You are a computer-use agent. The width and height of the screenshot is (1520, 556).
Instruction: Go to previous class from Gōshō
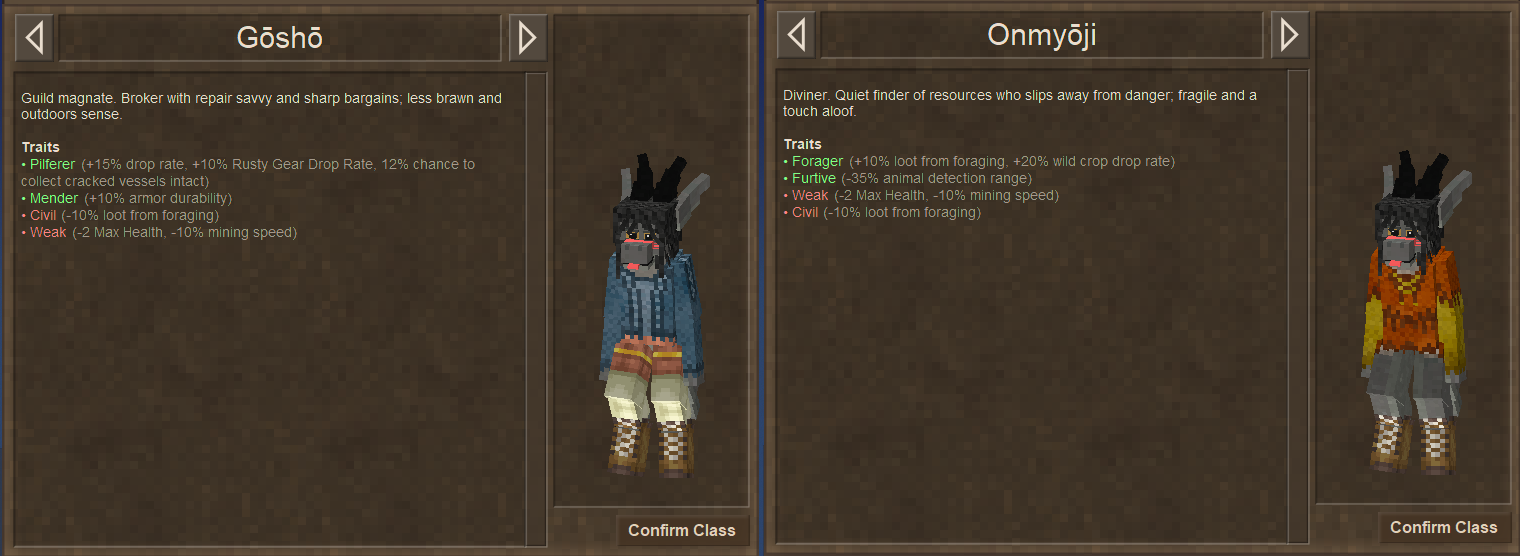(x=35, y=38)
